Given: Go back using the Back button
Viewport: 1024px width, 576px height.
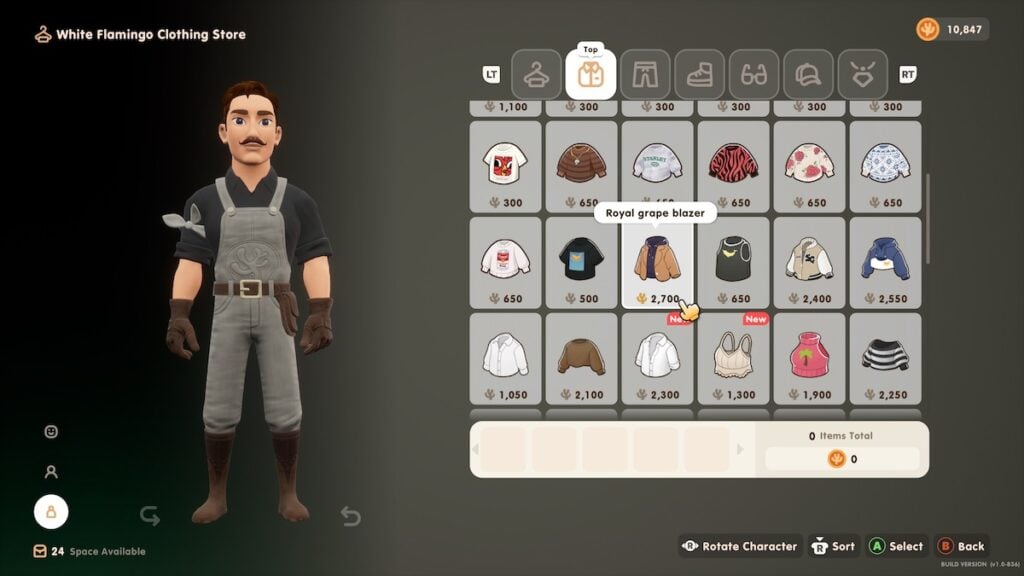Looking at the screenshot, I should click(x=960, y=546).
